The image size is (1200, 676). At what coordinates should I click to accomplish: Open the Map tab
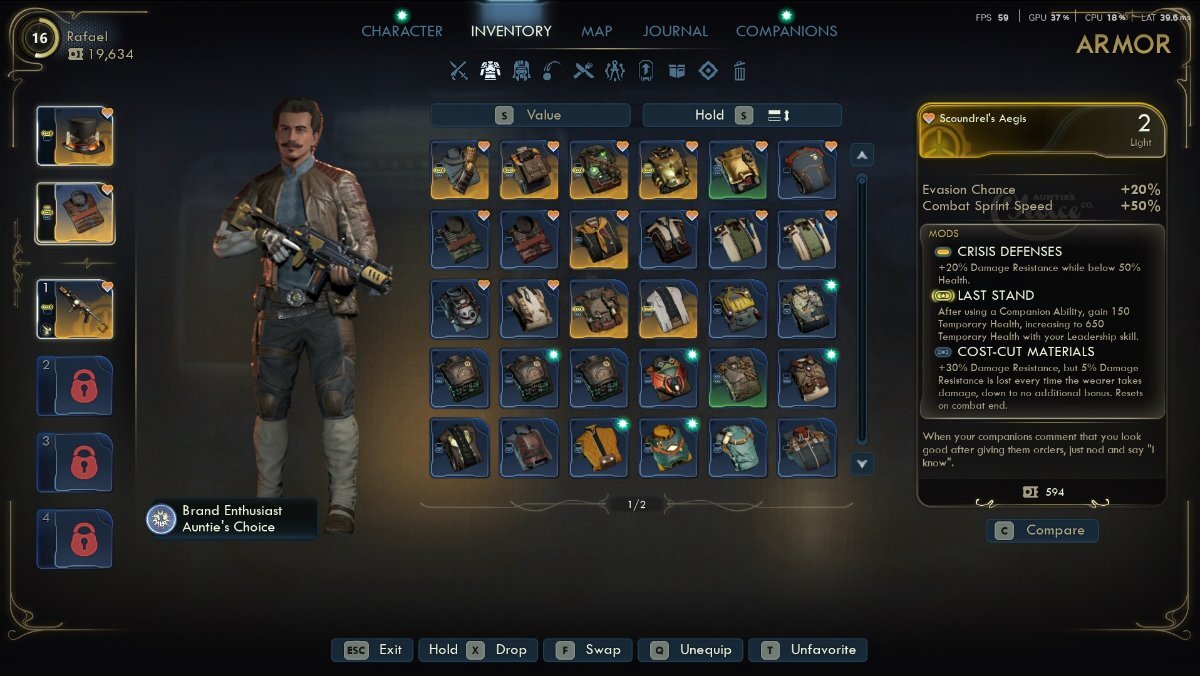point(597,31)
